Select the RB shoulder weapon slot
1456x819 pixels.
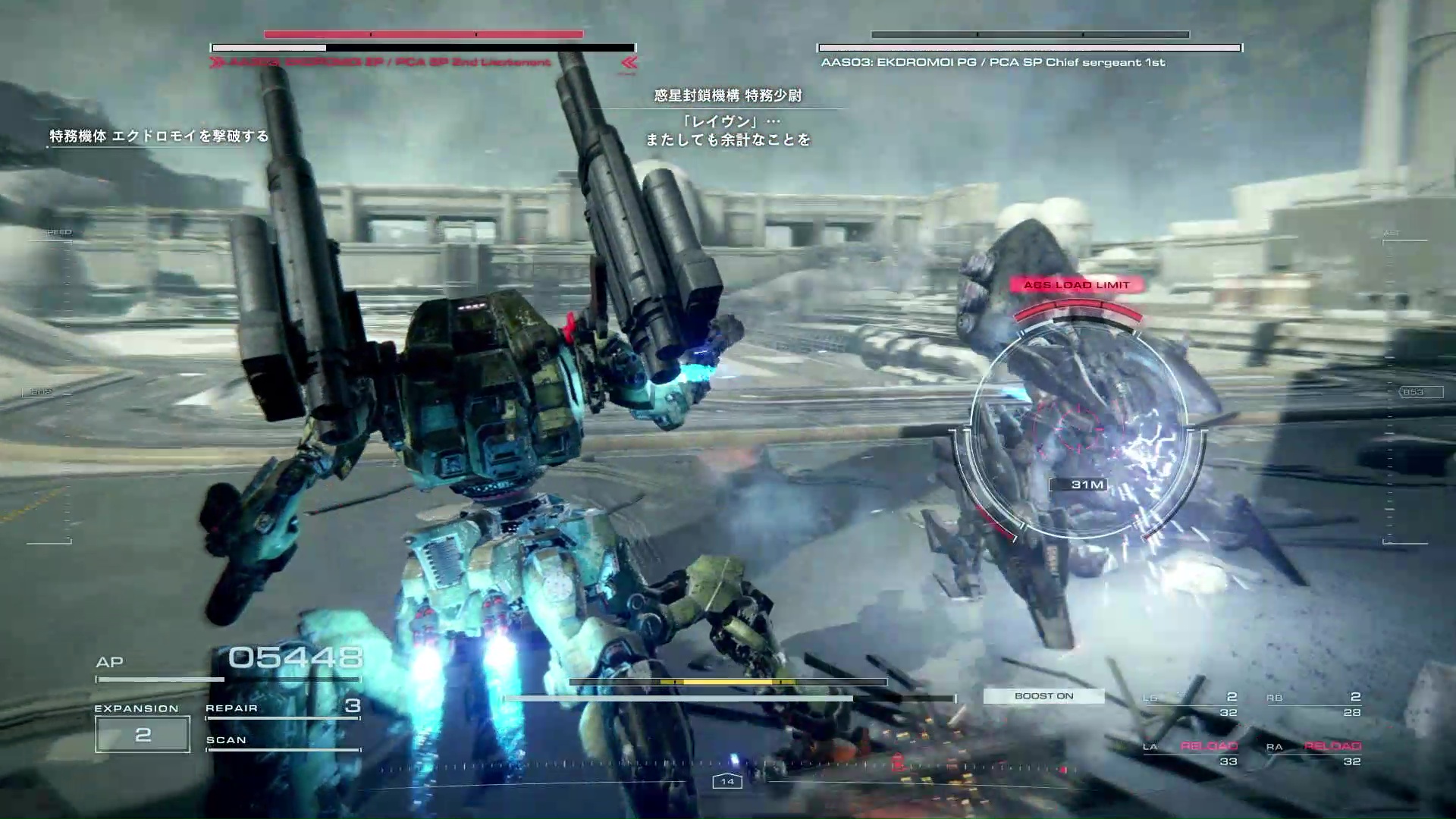tap(1313, 704)
